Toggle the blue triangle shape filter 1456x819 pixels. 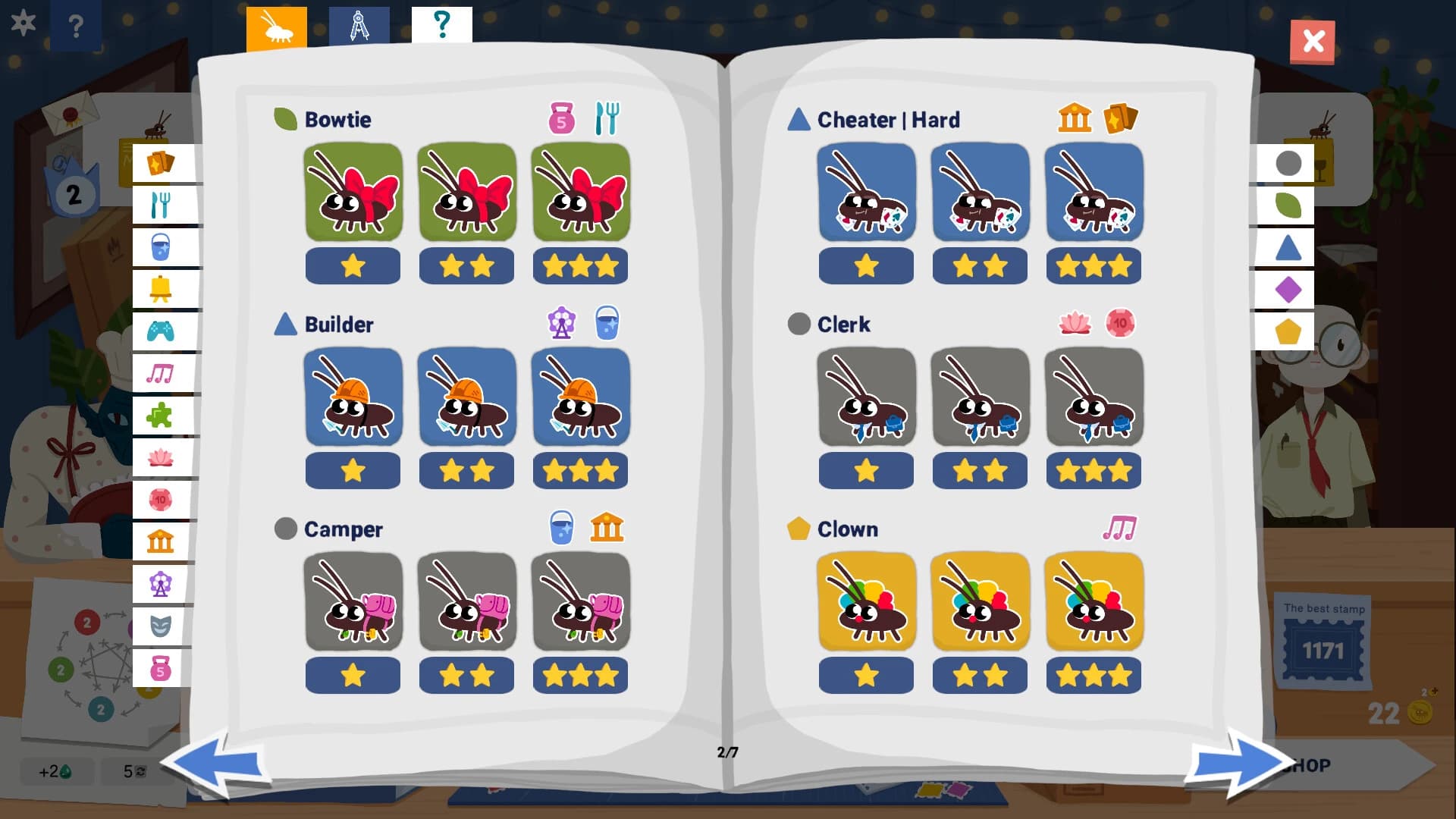[1288, 246]
